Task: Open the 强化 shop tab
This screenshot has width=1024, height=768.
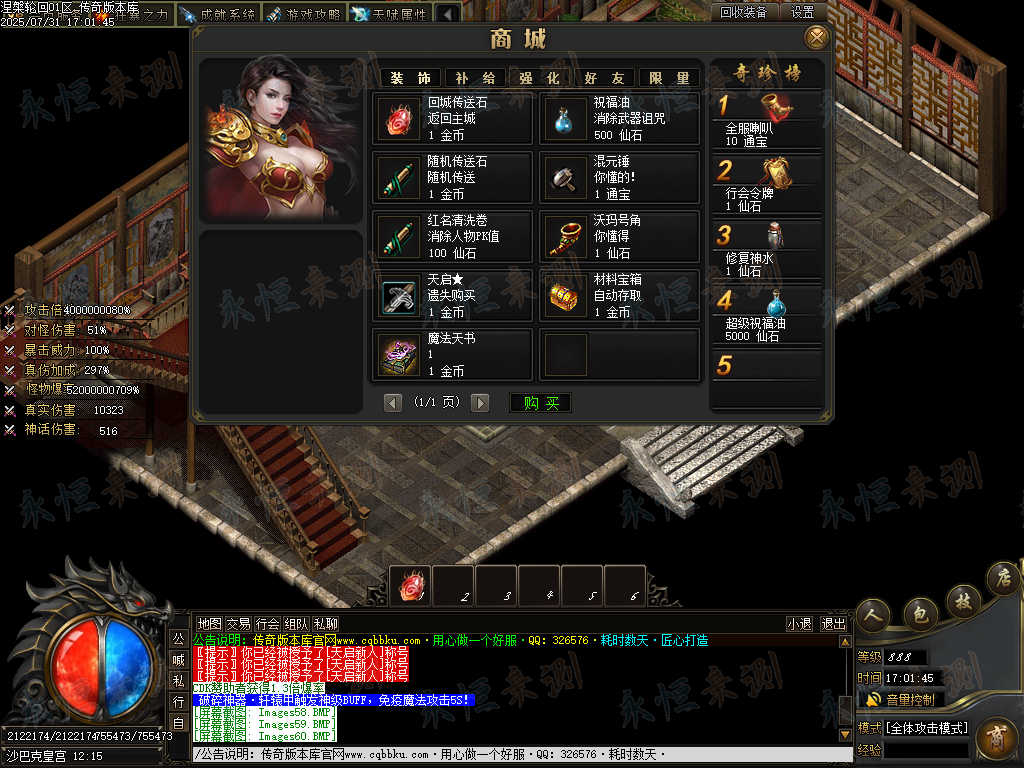Action: tap(539, 78)
